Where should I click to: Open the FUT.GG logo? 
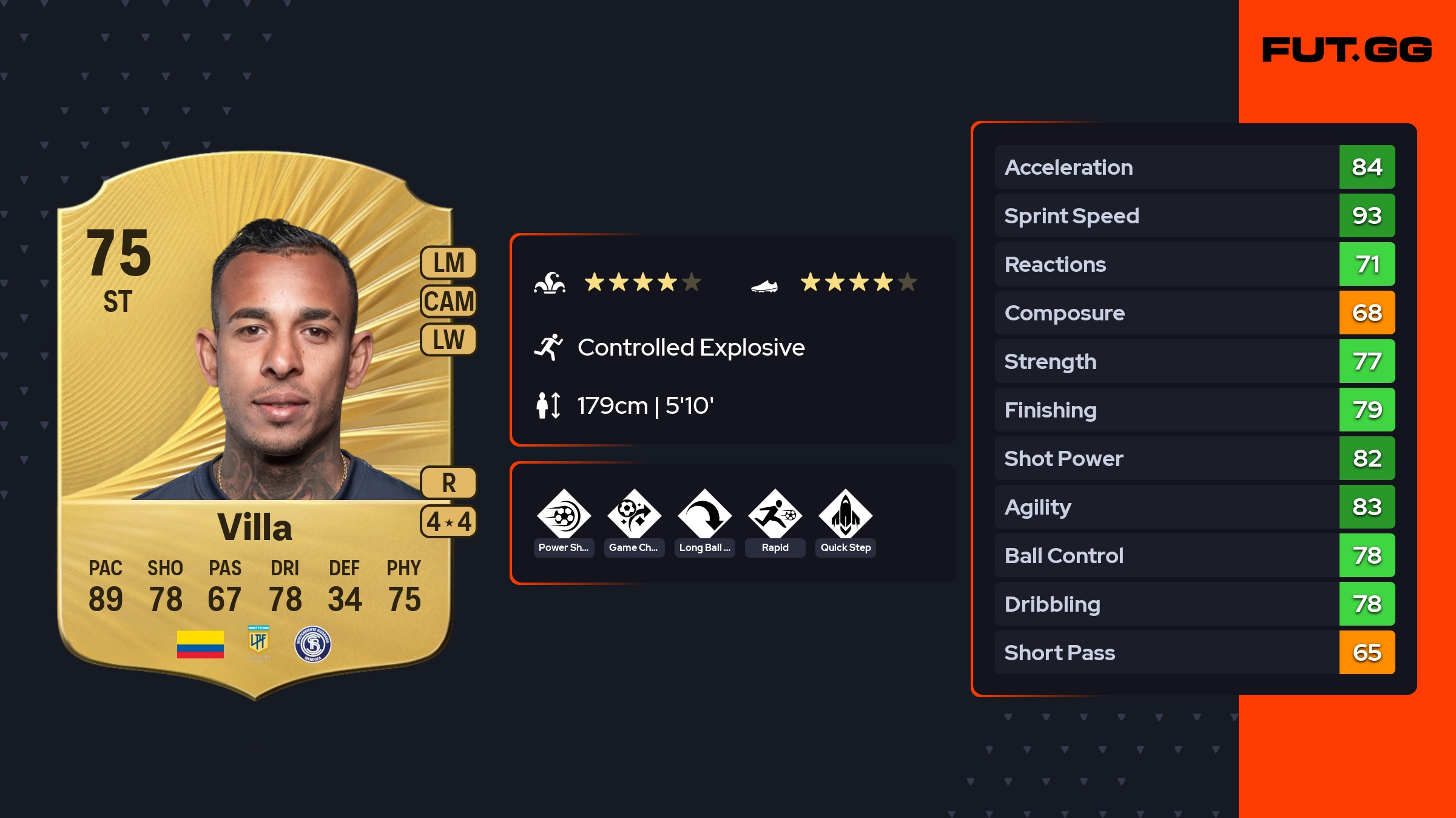pyautogui.click(x=1347, y=50)
